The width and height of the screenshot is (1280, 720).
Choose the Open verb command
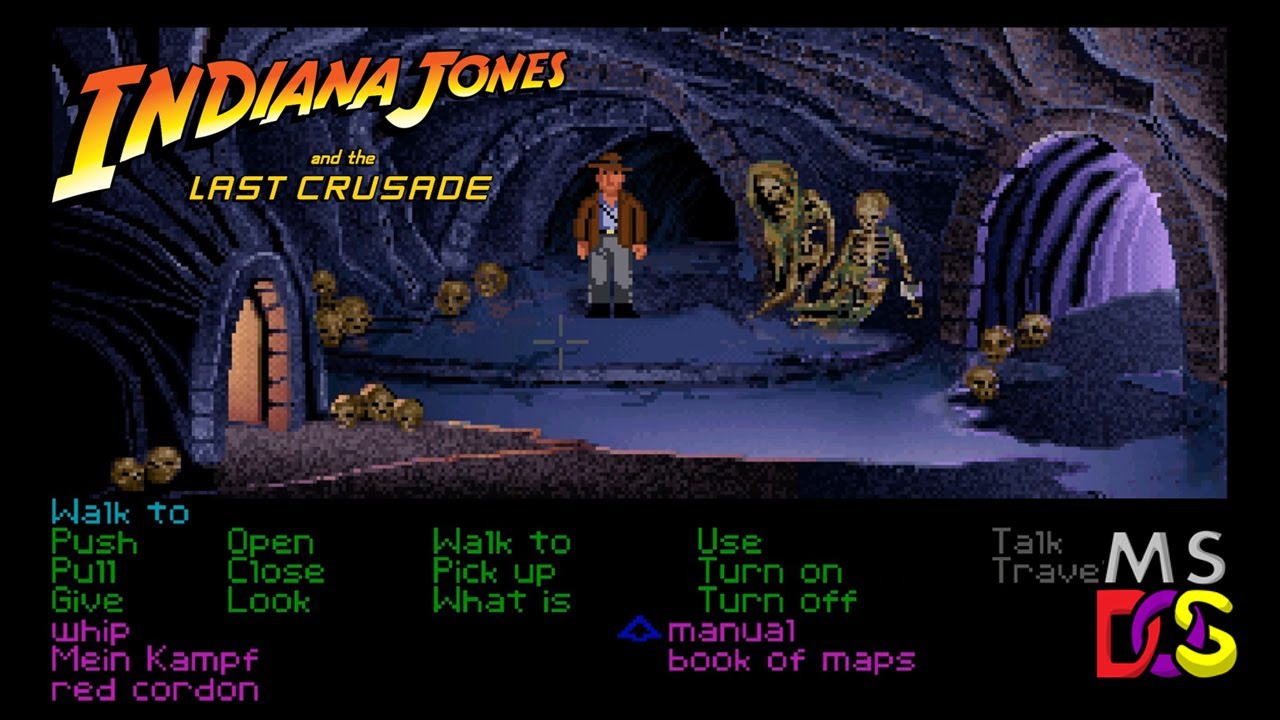point(272,543)
